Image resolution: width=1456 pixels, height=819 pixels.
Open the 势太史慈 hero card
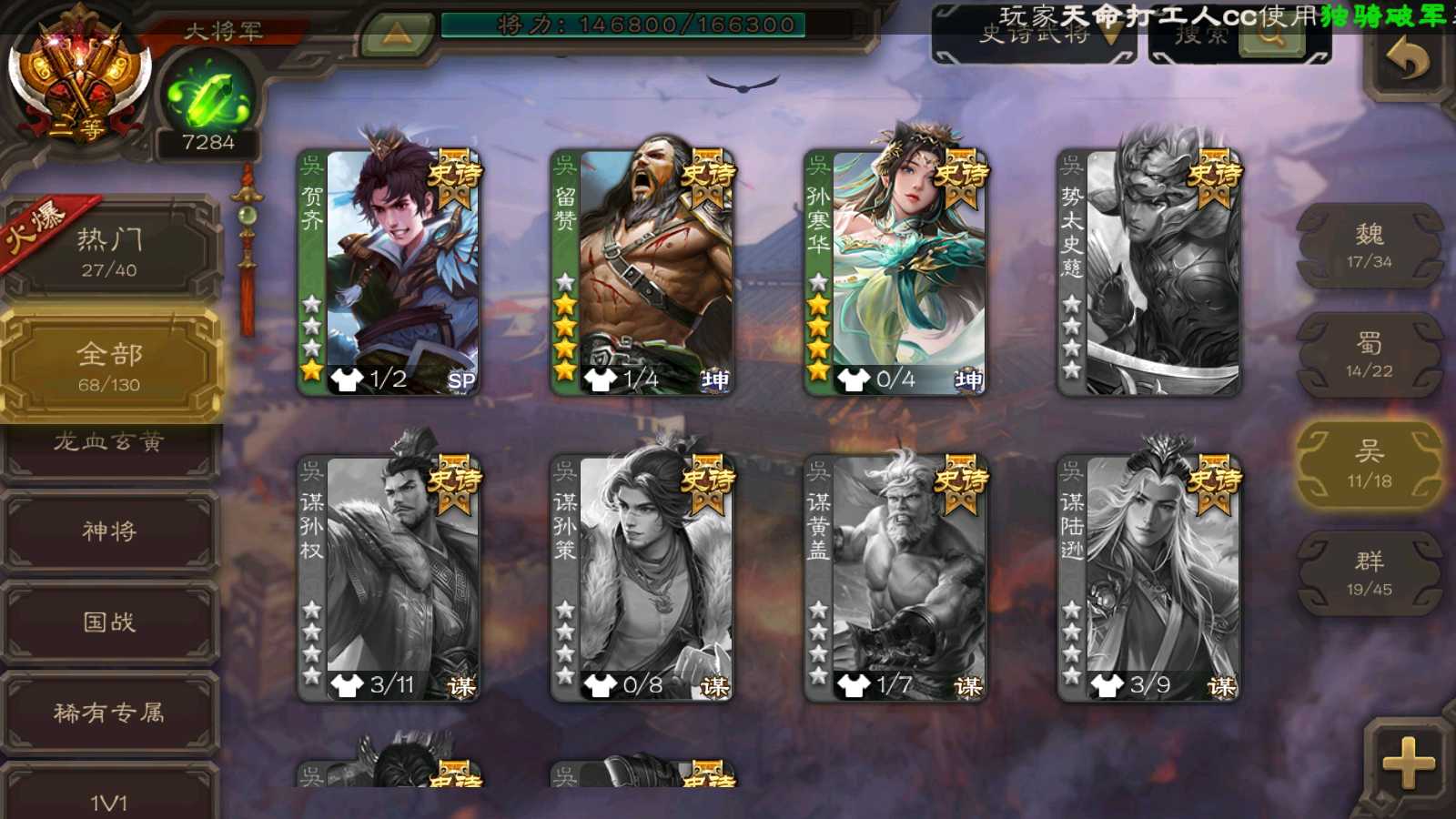1148,273
